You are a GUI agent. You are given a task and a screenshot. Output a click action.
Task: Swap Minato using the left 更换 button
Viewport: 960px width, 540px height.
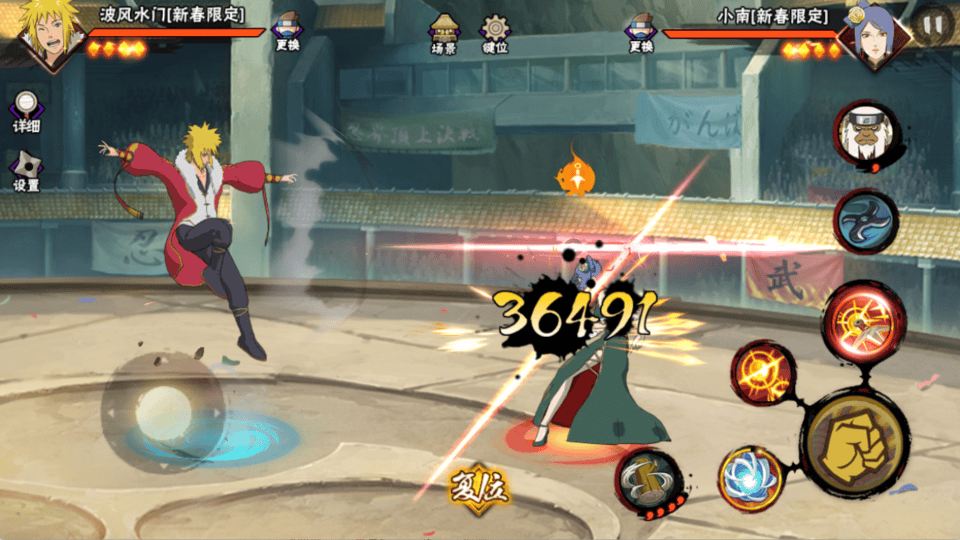click(x=288, y=32)
